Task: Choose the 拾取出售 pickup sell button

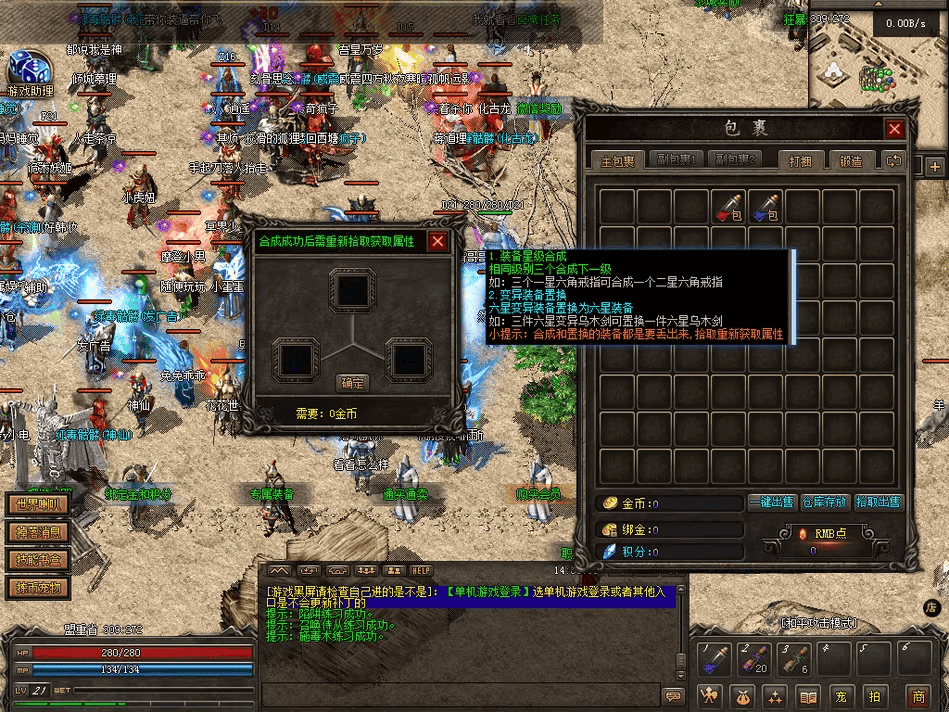Action: 878,502
